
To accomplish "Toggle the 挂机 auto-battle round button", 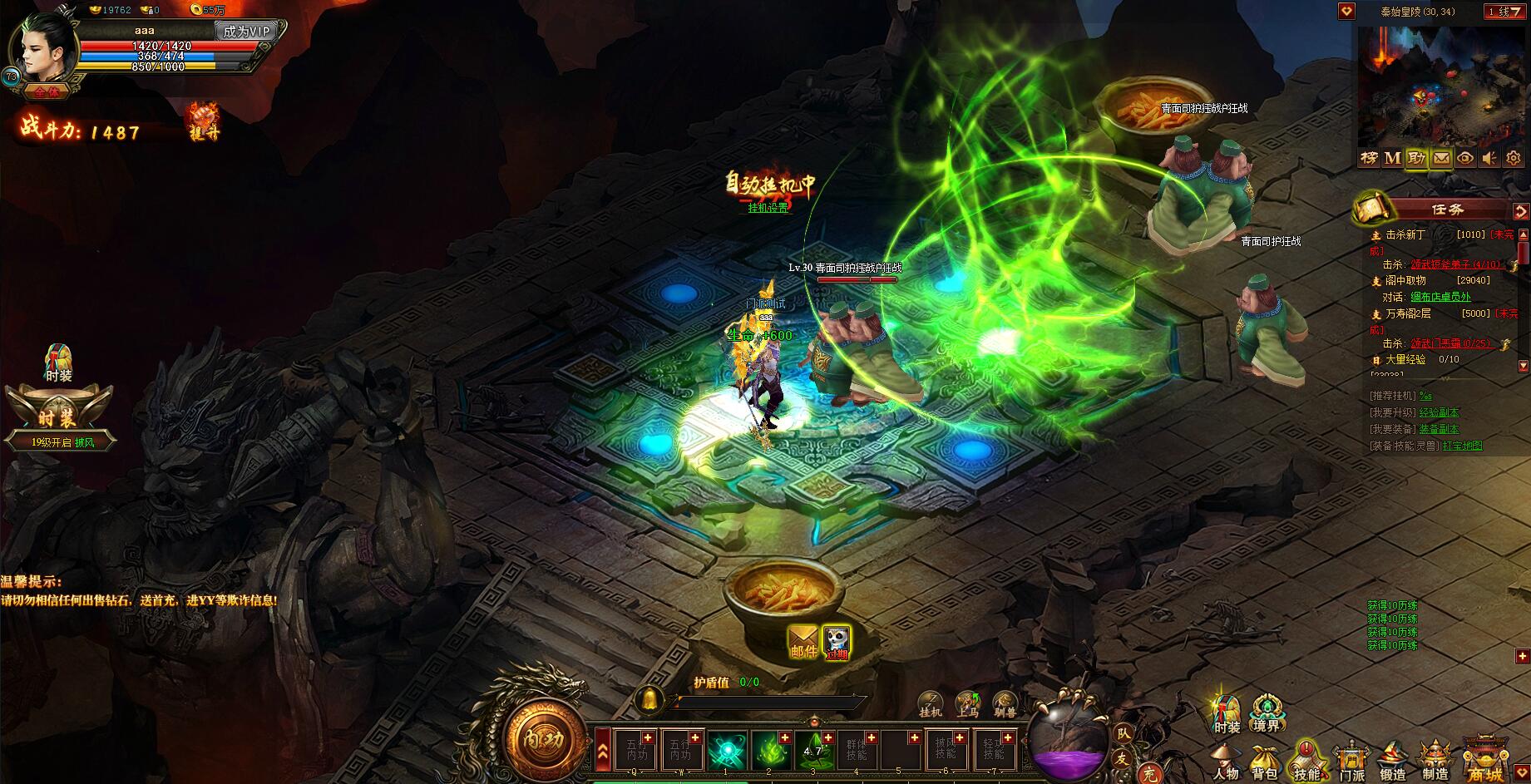I will click(931, 703).
